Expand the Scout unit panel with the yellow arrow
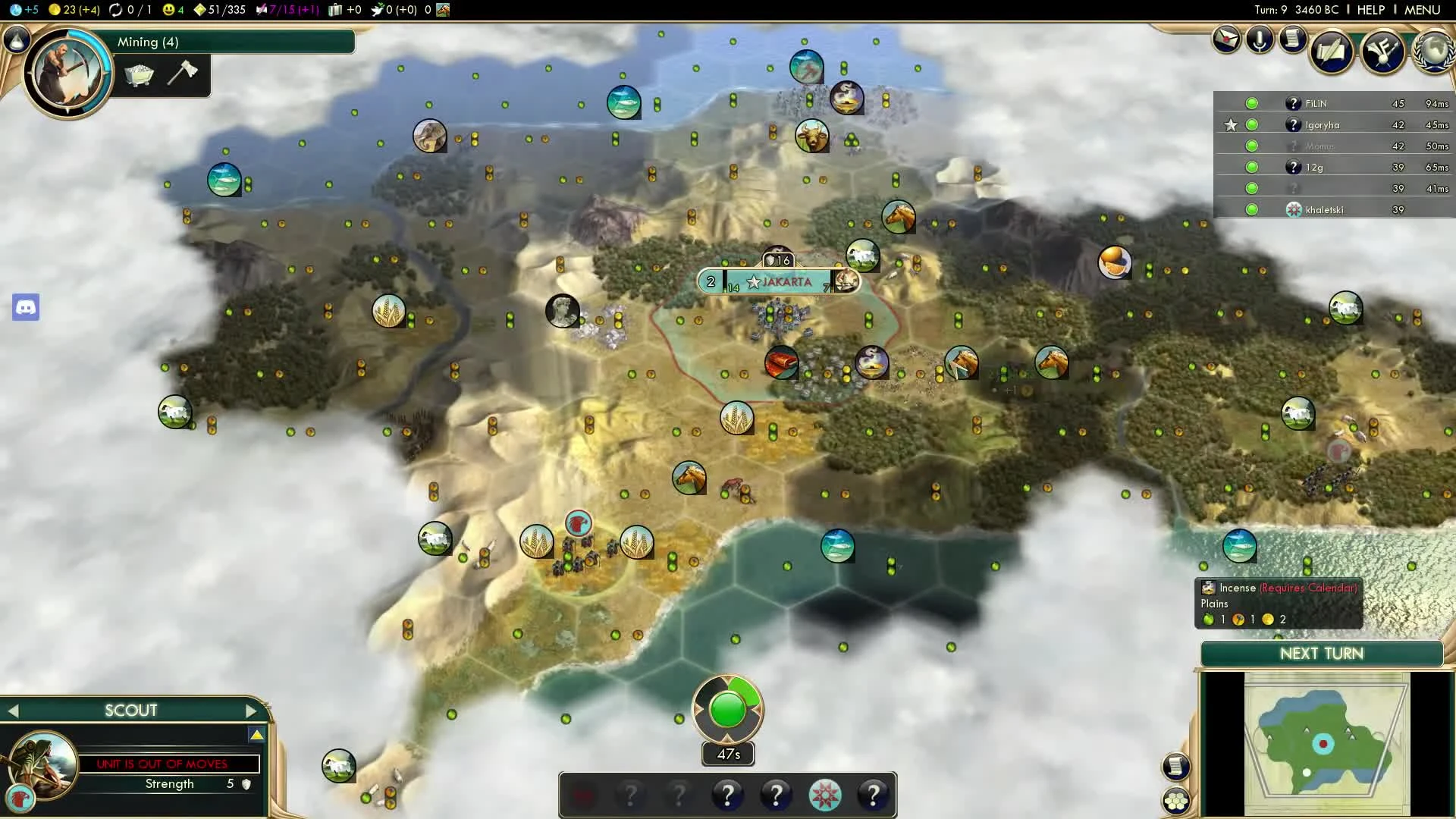This screenshot has width=1456, height=819. [258, 734]
